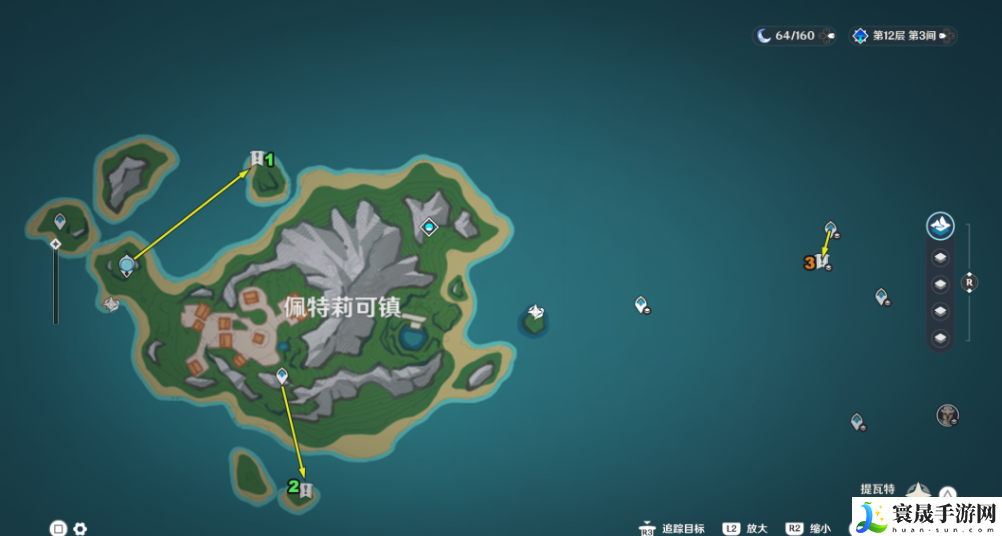
Task: Select the waypoint directly above marker 3
Action: click(830, 229)
